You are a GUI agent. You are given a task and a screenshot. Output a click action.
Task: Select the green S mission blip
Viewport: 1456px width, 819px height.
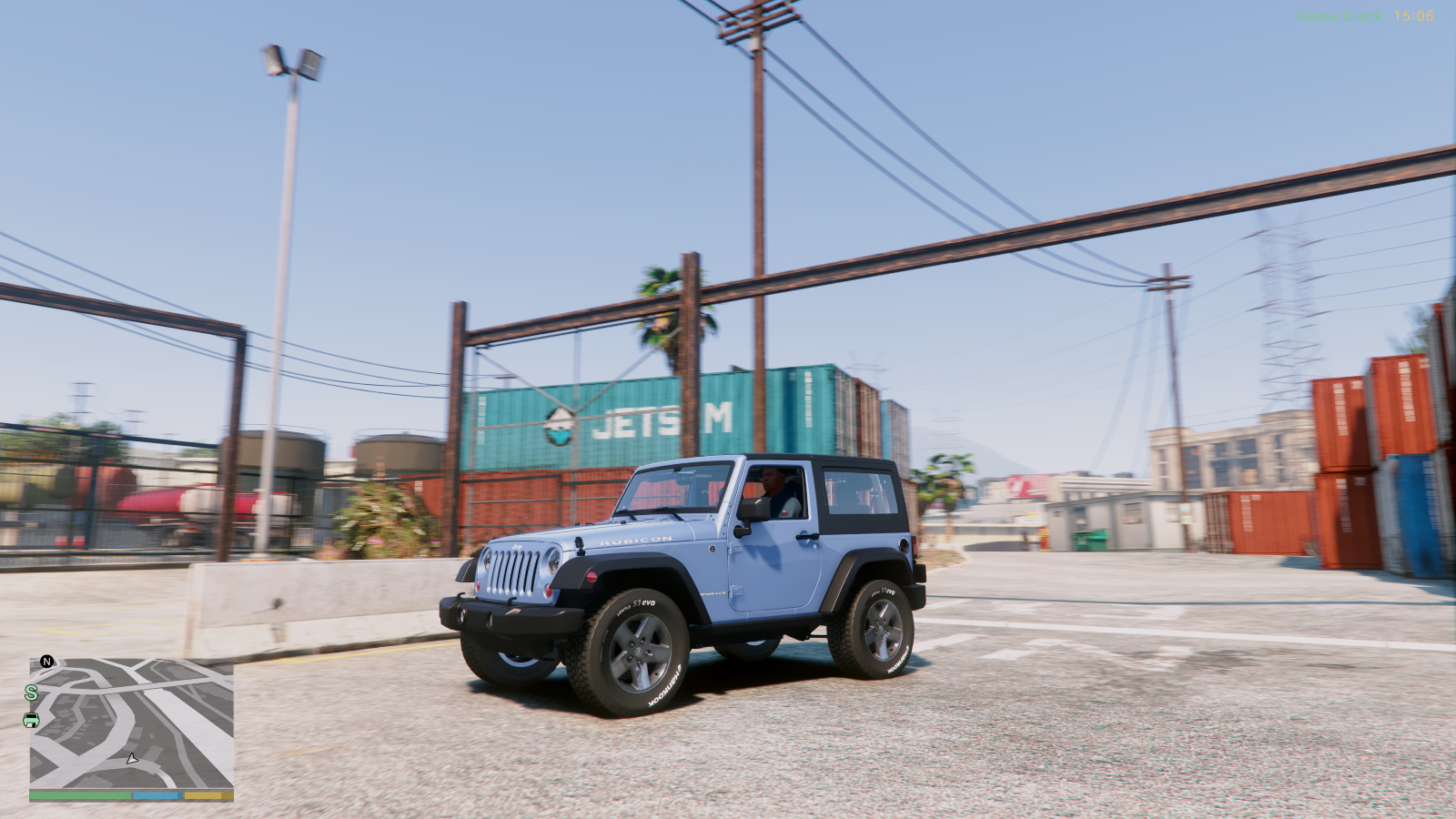click(x=31, y=693)
